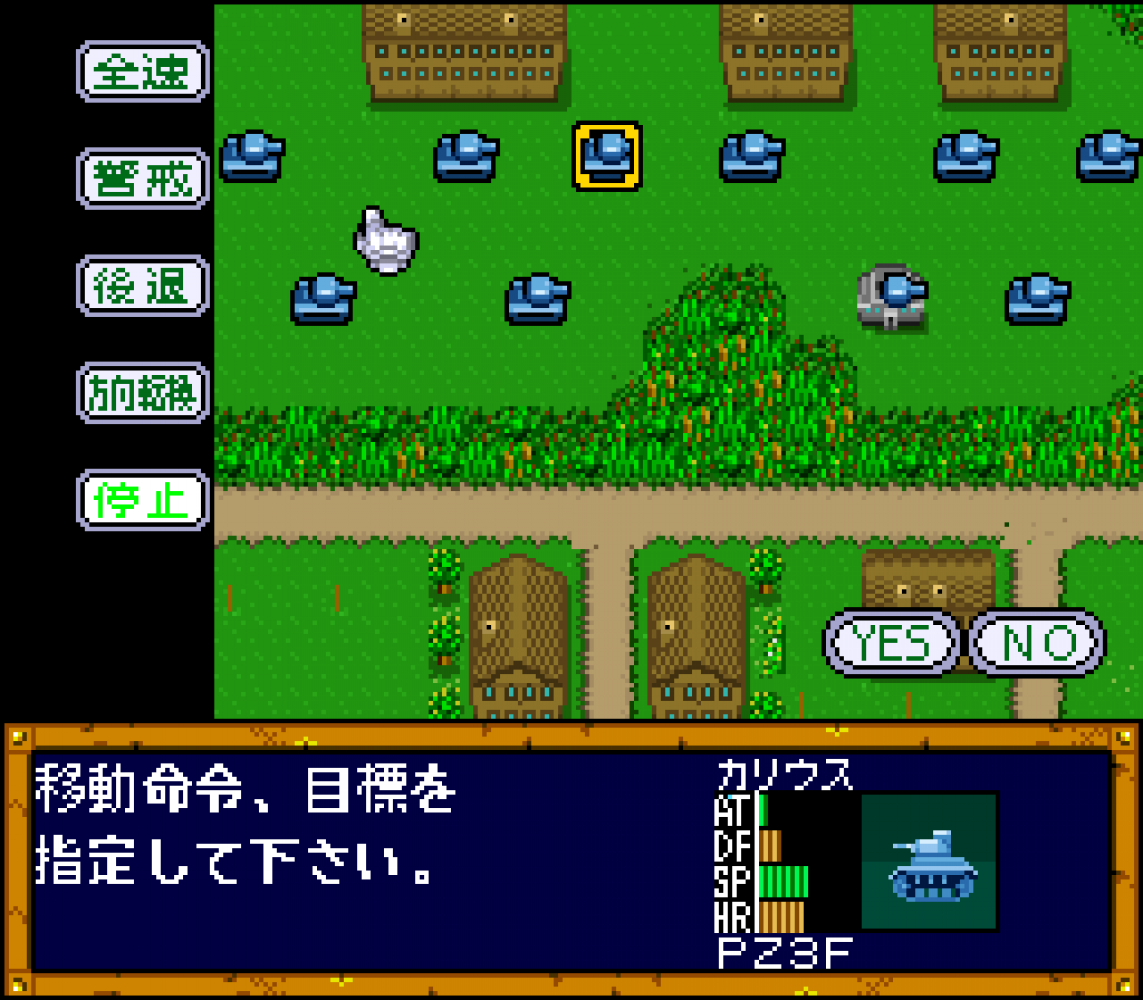This screenshot has height=1000, width=1143.
Task: Select the tank with the yellow selection frame
Action: (x=607, y=156)
